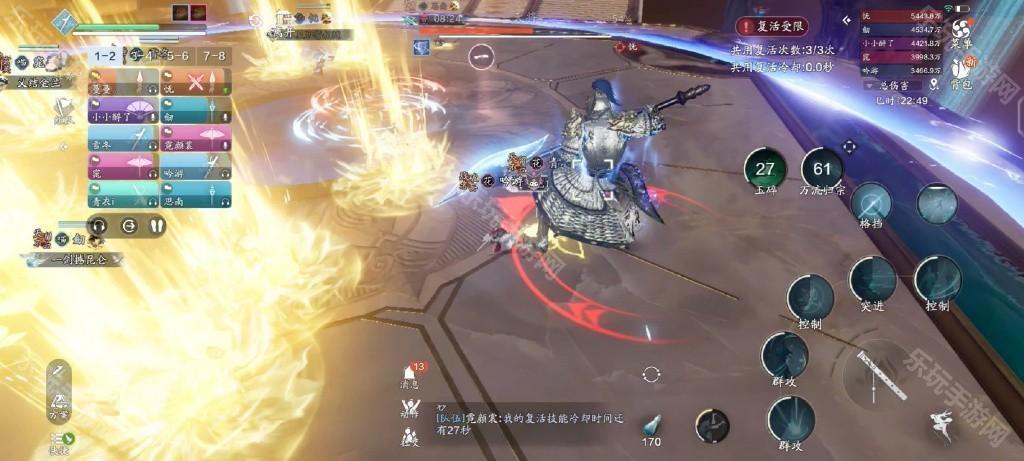The height and width of the screenshot is (461, 1024).
Task: Toggle the headphone voice button below team list
Action: click(98, 226)
